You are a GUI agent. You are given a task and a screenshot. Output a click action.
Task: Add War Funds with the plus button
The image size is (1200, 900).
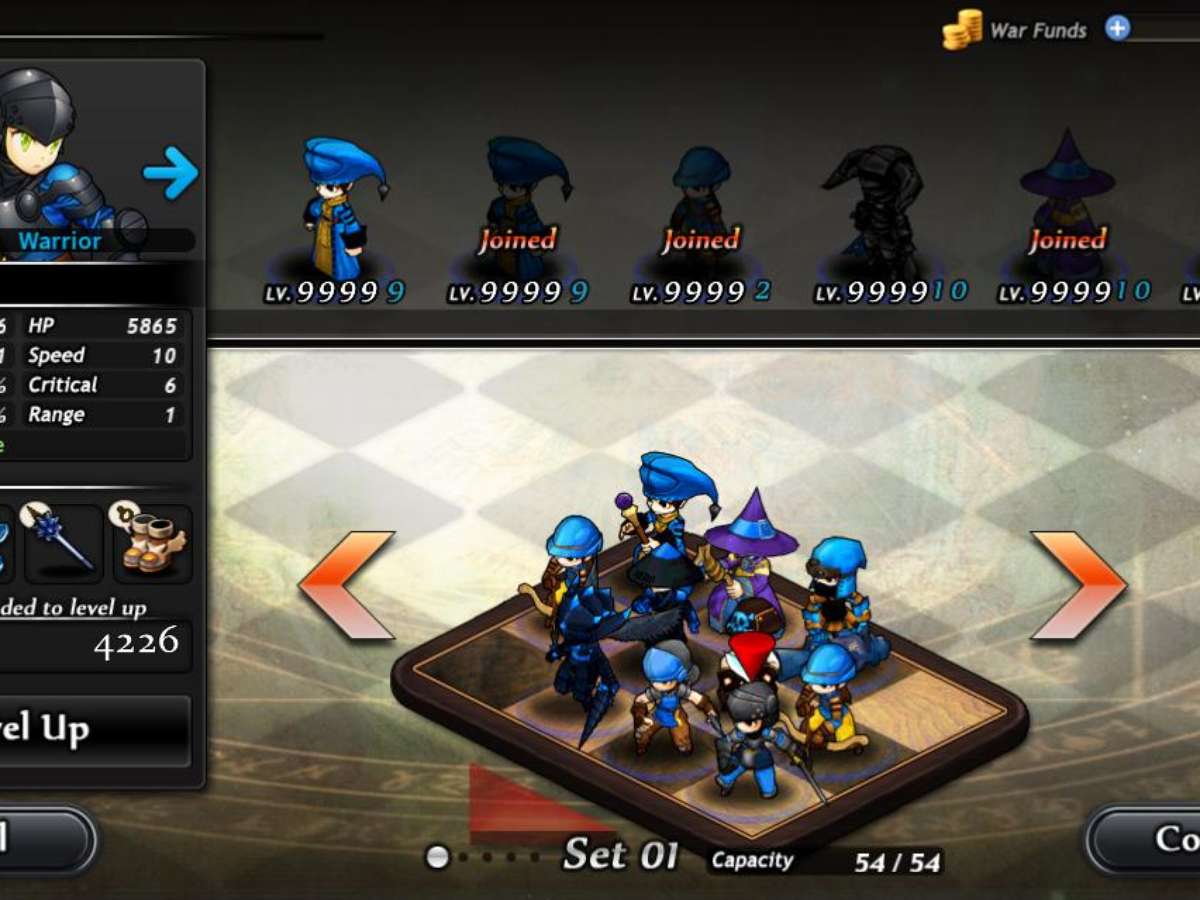point(1117,28)
